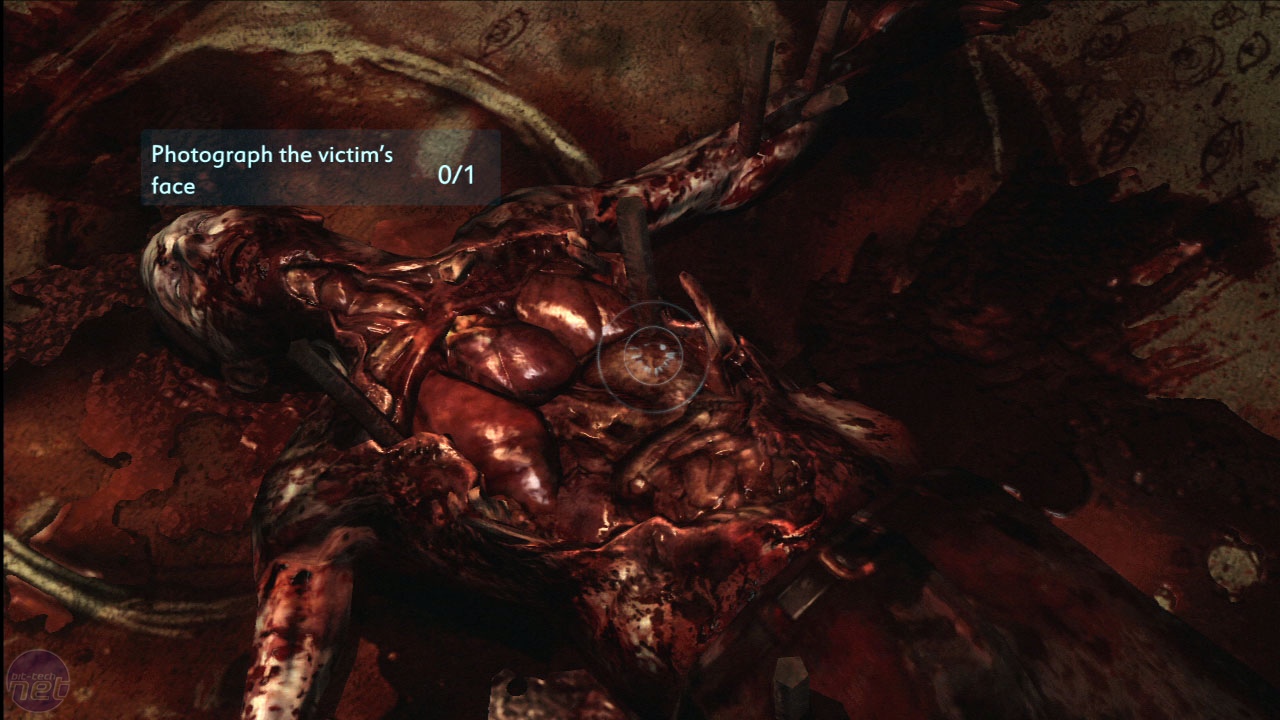1280x720 pixels.
Task: Click the 'net' text inside the purple logo
Action: (36, 690)
